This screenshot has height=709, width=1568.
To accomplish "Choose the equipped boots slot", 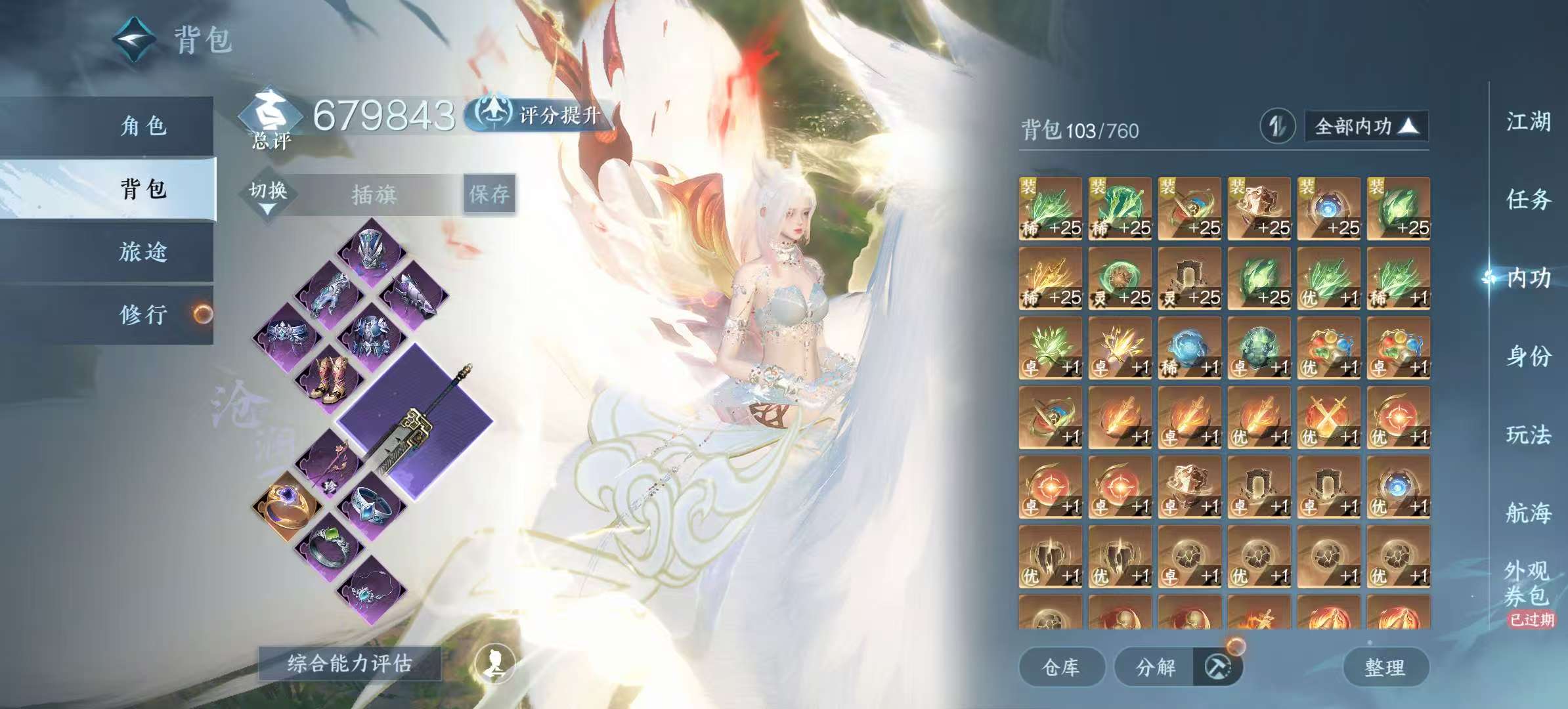I will [x=330, y=378].
